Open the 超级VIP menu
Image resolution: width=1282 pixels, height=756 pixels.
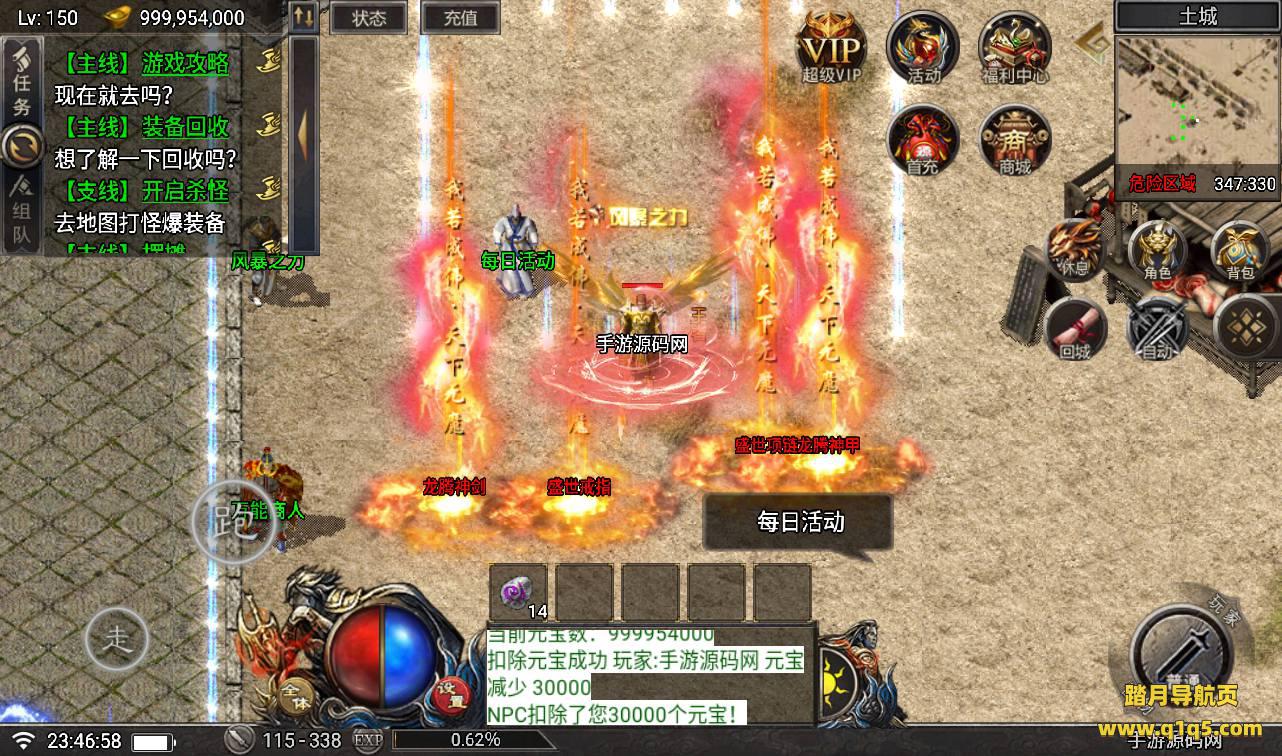[830, 47]
